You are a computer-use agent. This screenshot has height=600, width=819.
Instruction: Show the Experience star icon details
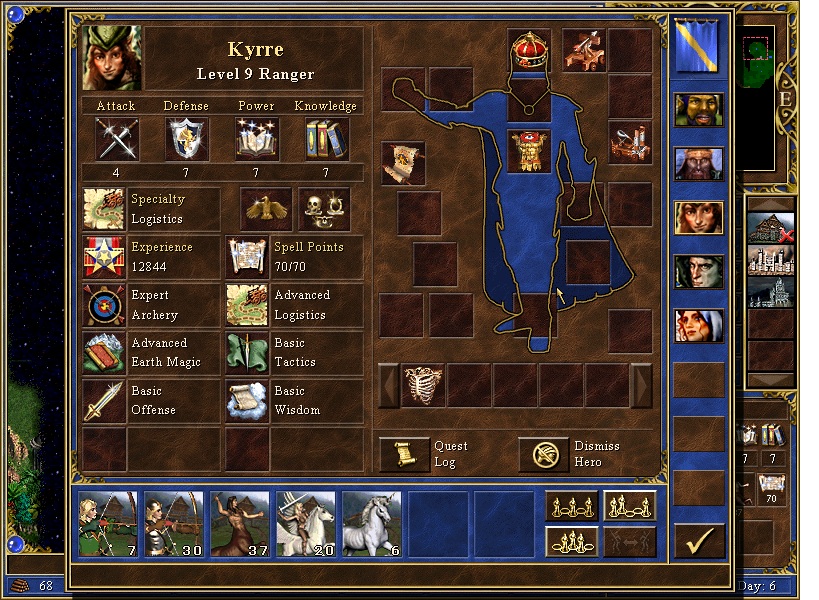(104, 257)
